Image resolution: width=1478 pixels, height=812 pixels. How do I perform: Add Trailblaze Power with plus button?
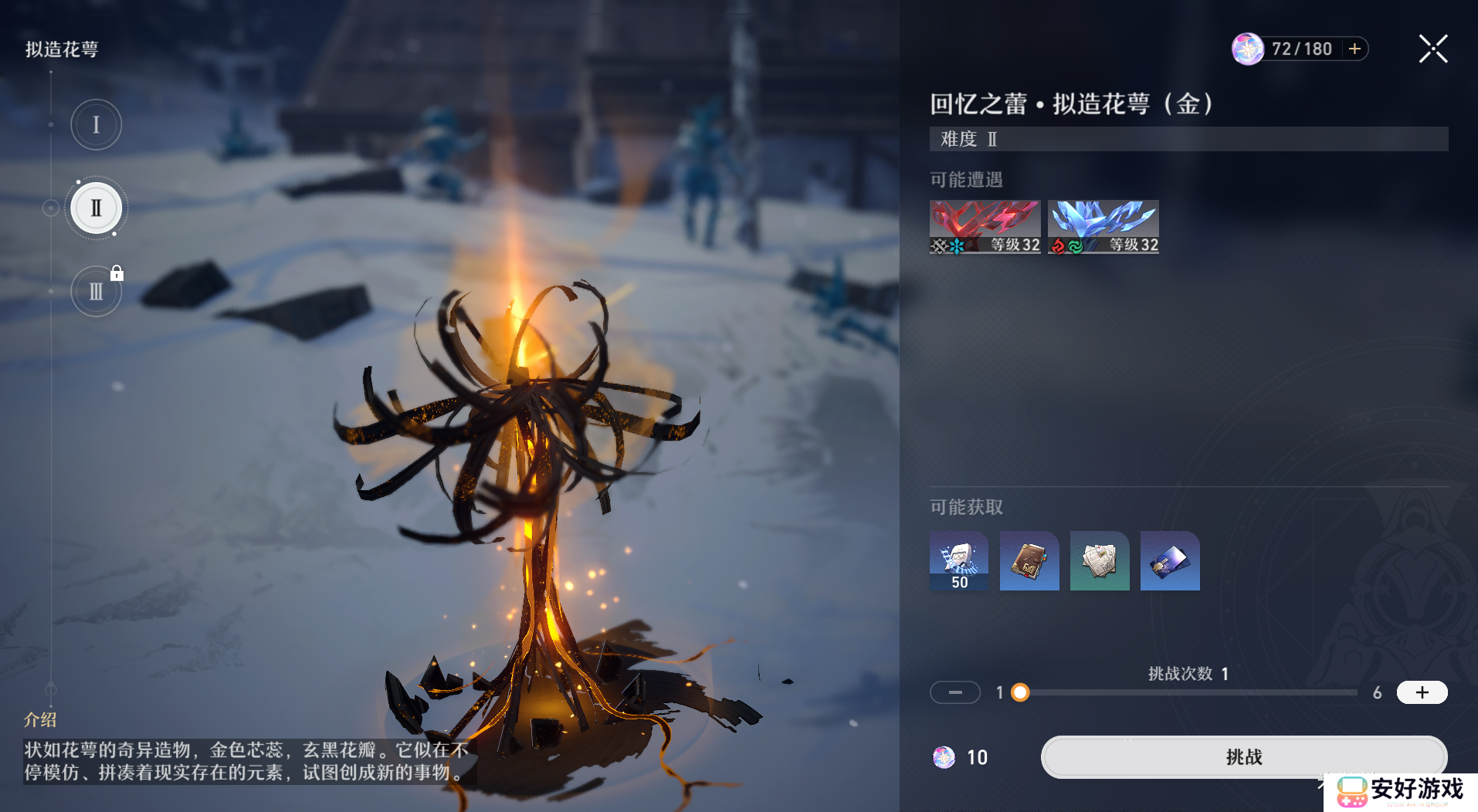(1354, 49)
